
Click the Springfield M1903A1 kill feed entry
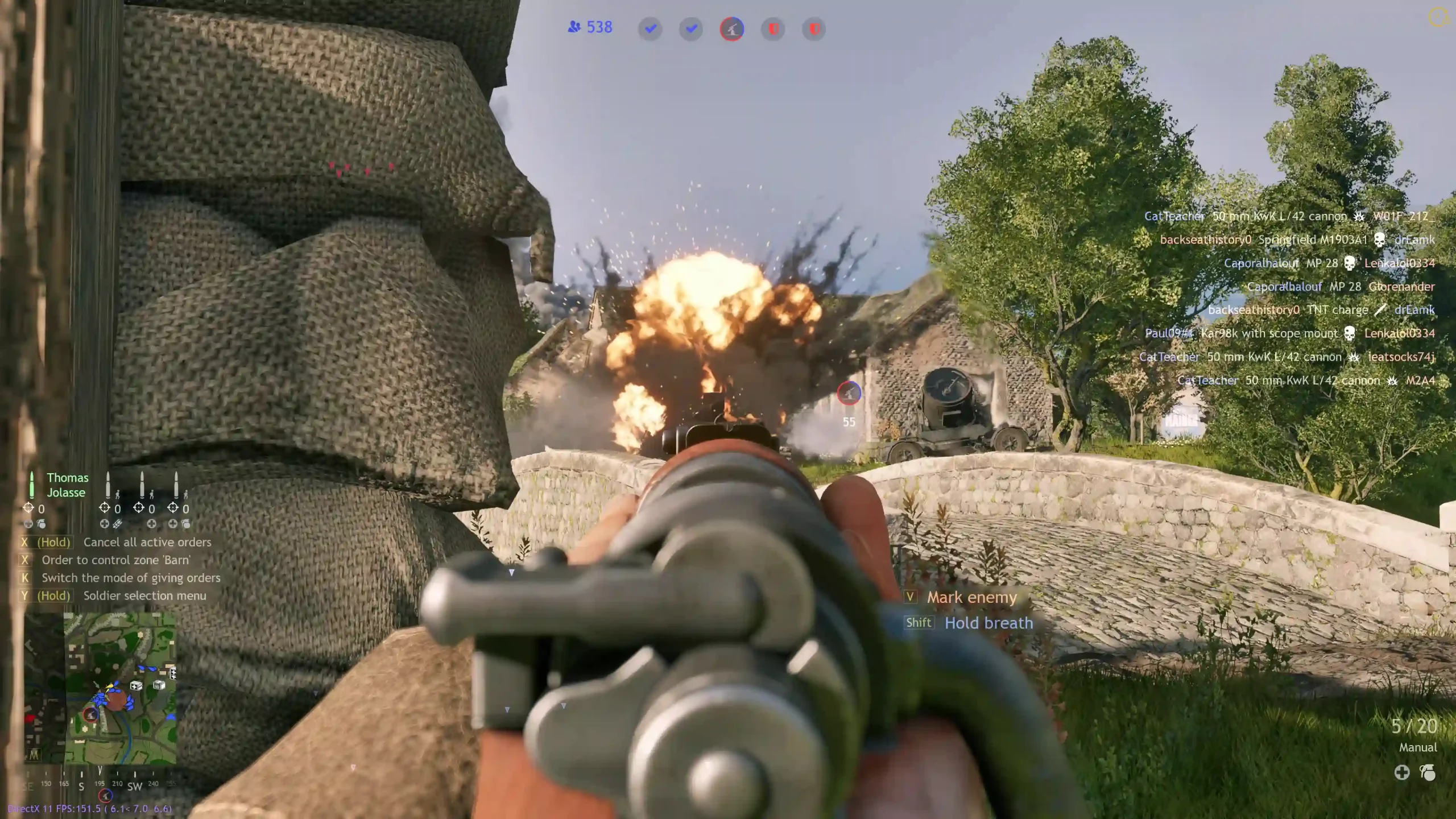click(1312, 240)
